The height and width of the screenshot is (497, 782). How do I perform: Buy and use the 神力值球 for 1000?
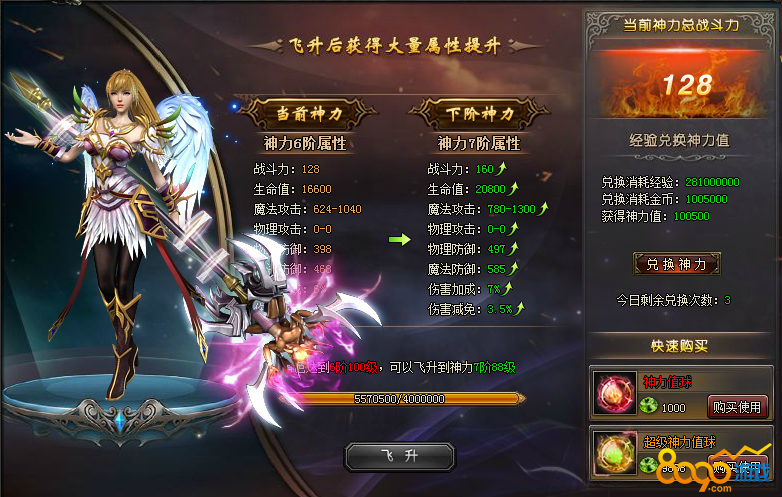tap(738, 407)
